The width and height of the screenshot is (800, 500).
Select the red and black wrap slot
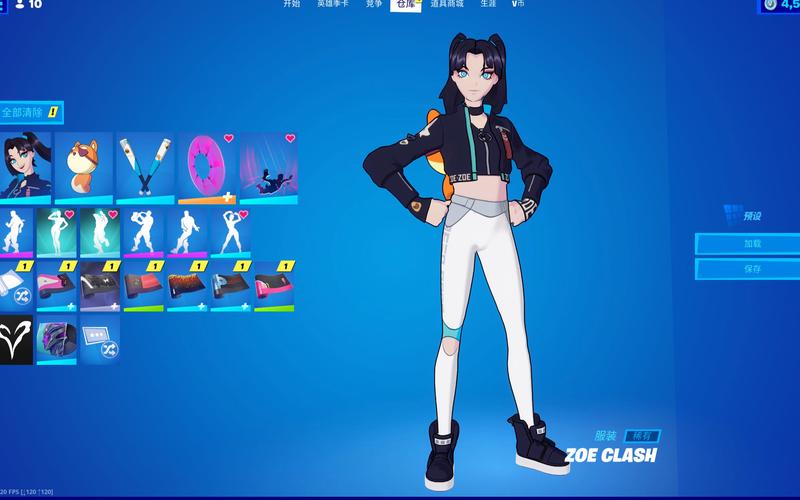(143, 287)
